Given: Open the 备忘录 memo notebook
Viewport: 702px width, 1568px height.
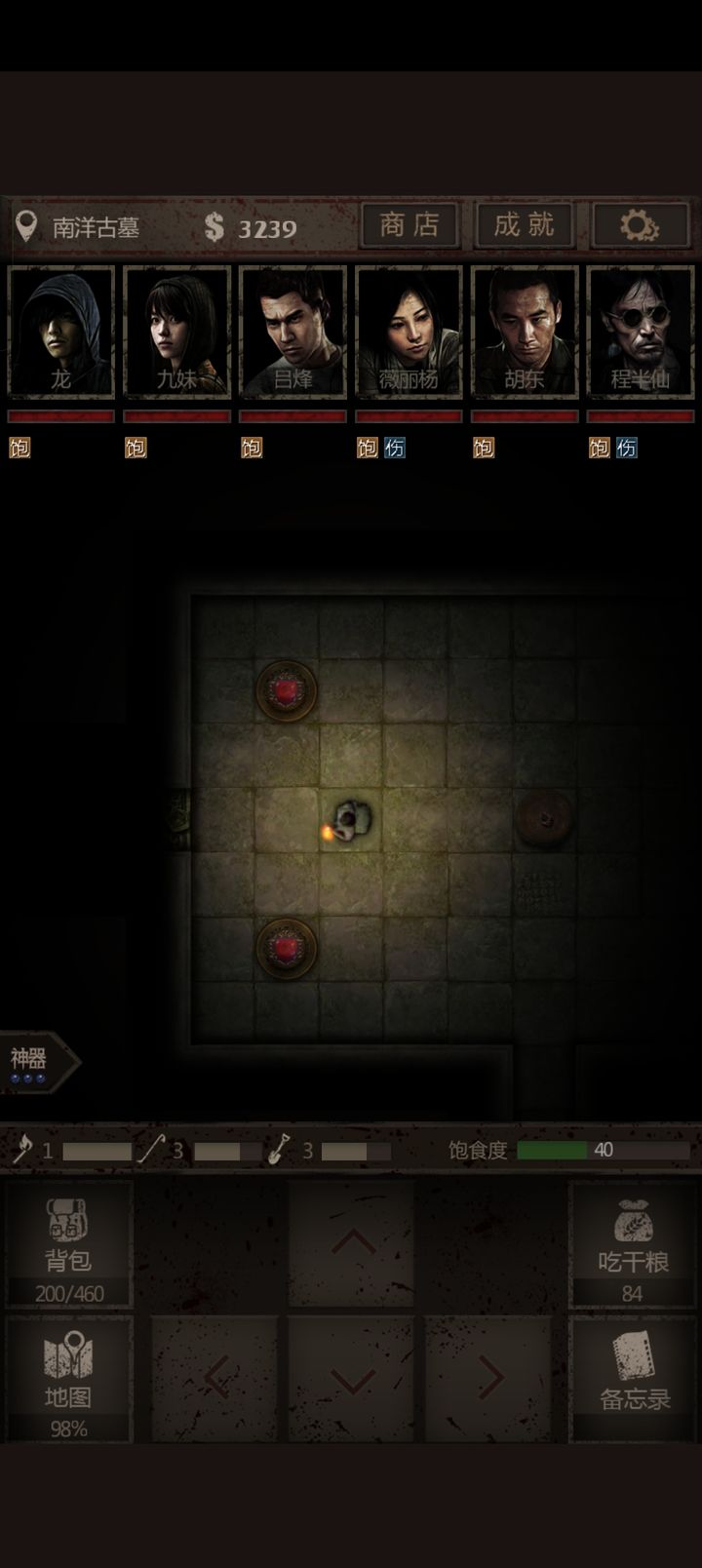Looking at the screenshot, I should (634, 1379).
